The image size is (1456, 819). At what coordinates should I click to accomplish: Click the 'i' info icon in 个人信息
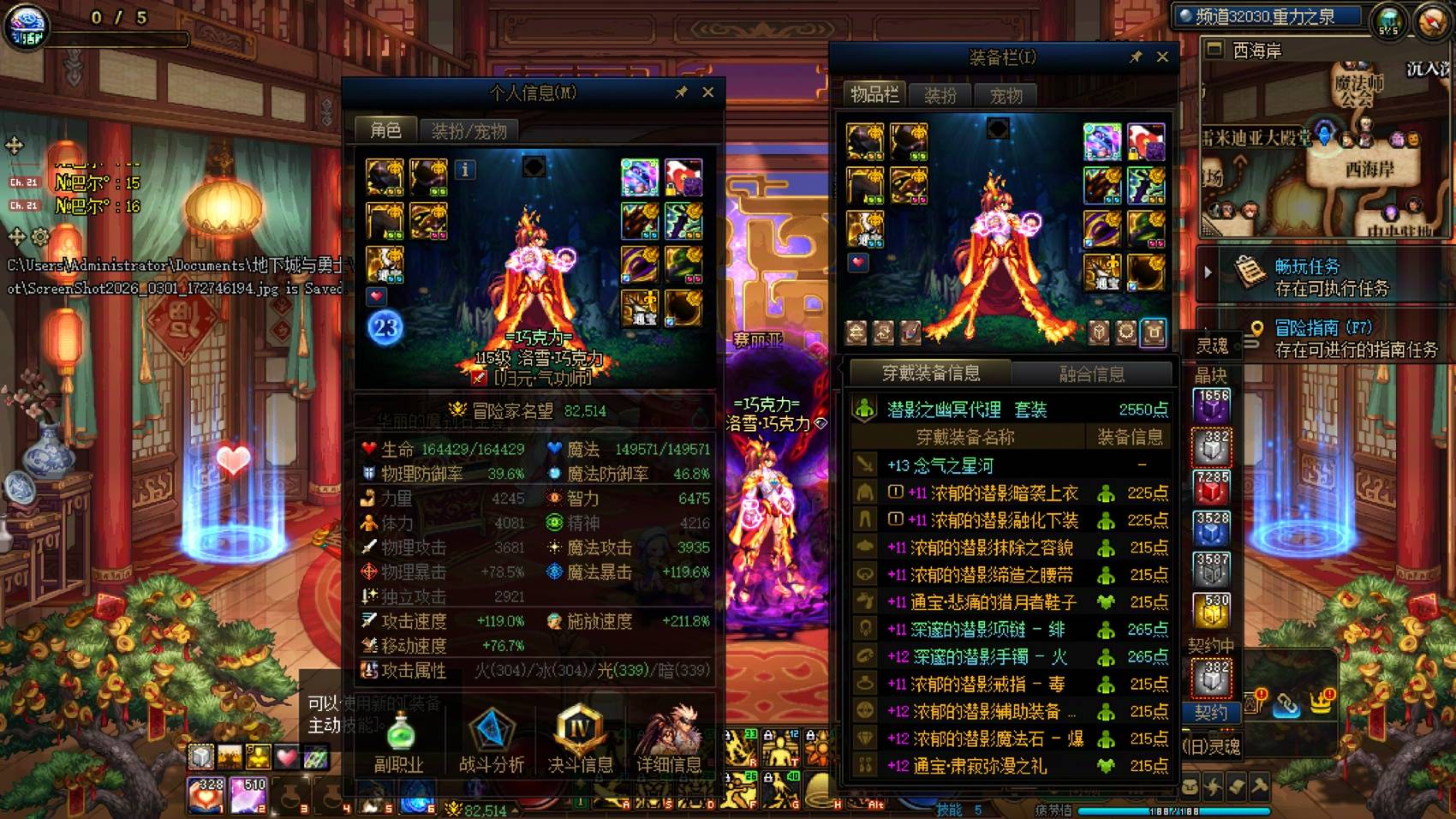pos(465,171)
